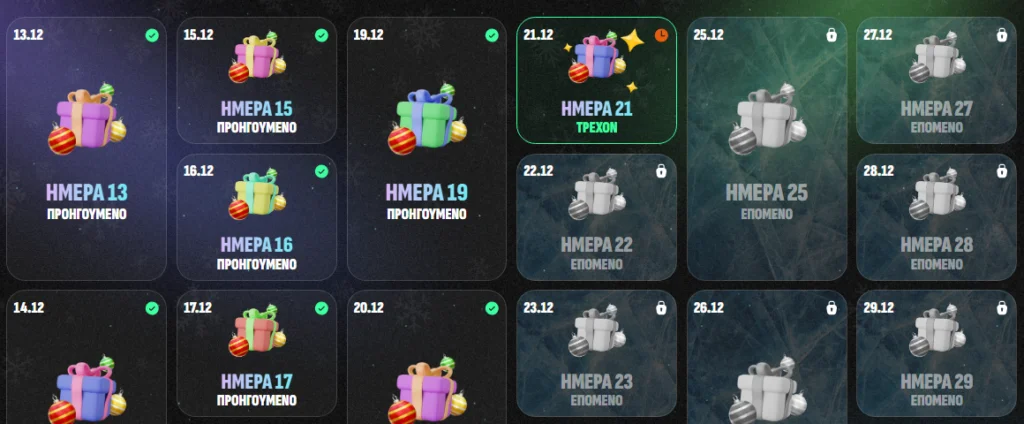Select the 20.12 calendar tile
Screen dimensions: 1024x424
coord(427,360)
